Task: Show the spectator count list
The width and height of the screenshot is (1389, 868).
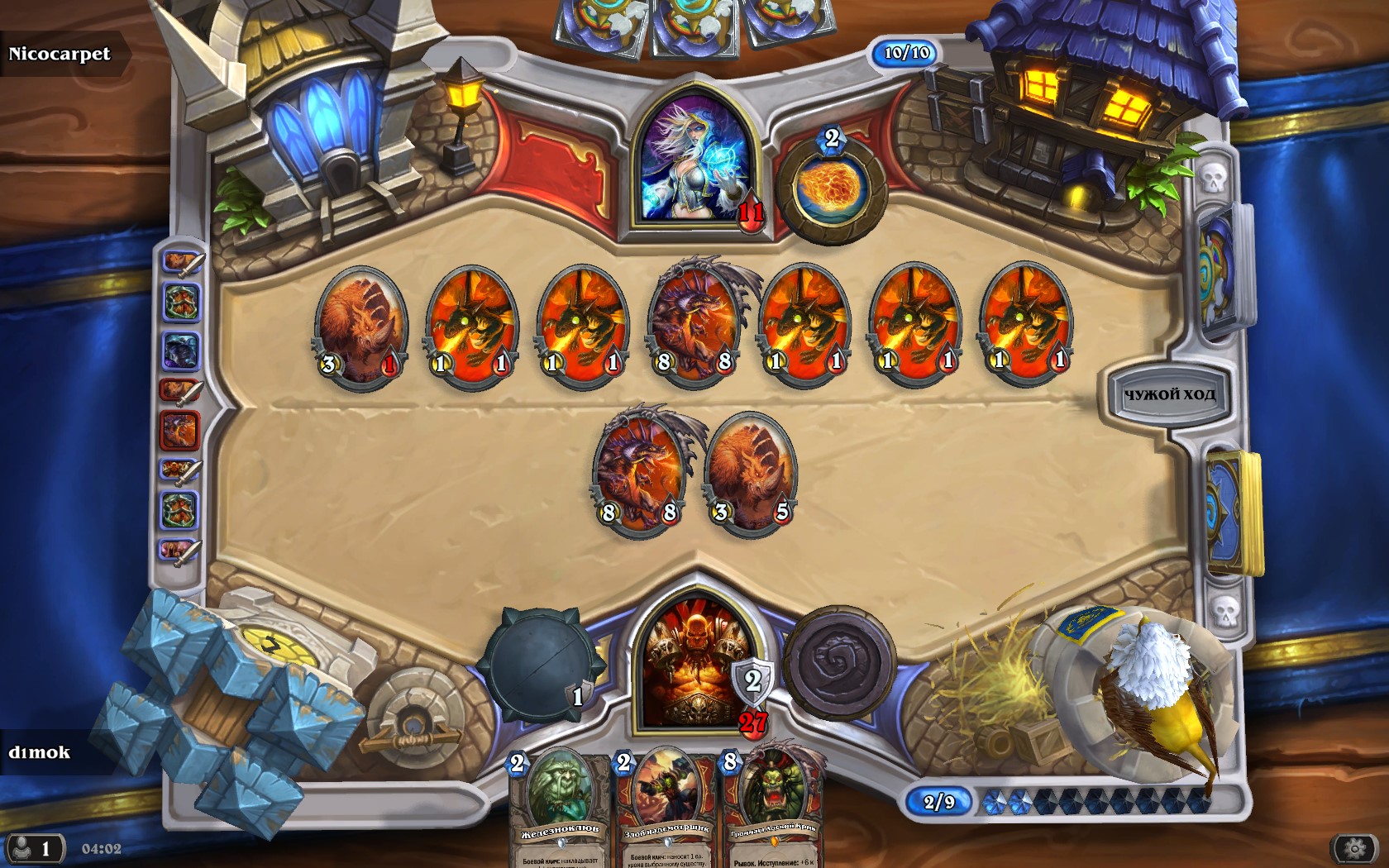Action: click(33, 849)
